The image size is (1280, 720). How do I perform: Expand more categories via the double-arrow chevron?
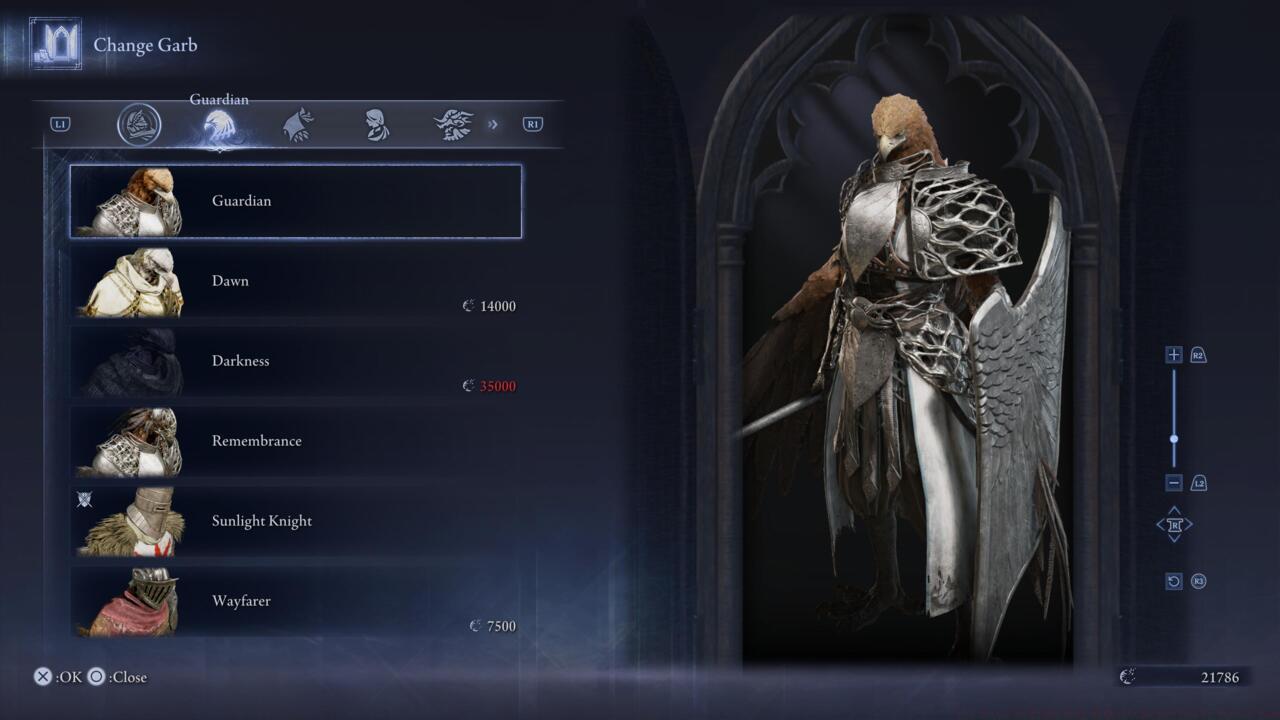(491, 124)
